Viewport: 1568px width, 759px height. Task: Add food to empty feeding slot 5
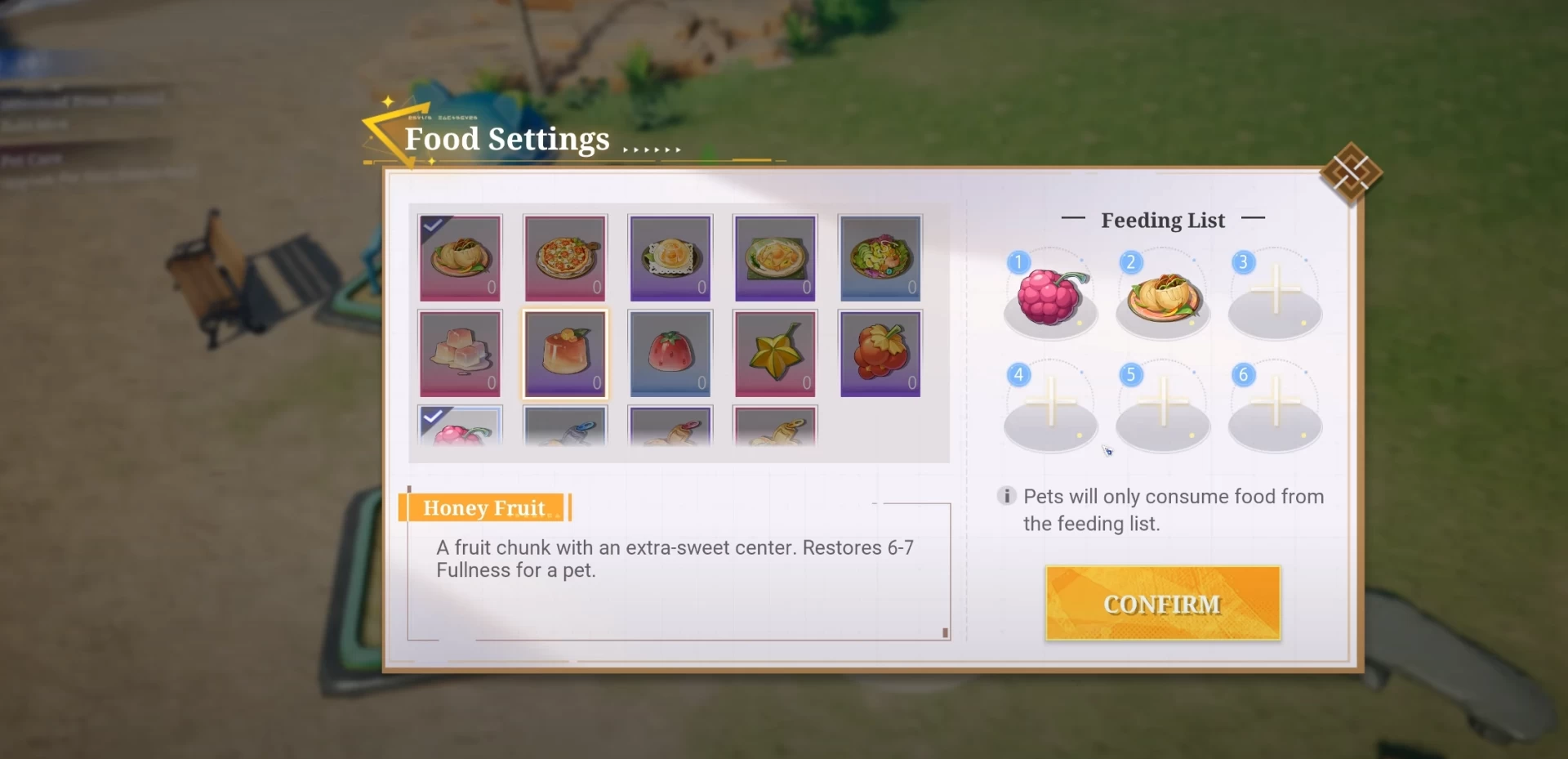(x=1163, y=406)
